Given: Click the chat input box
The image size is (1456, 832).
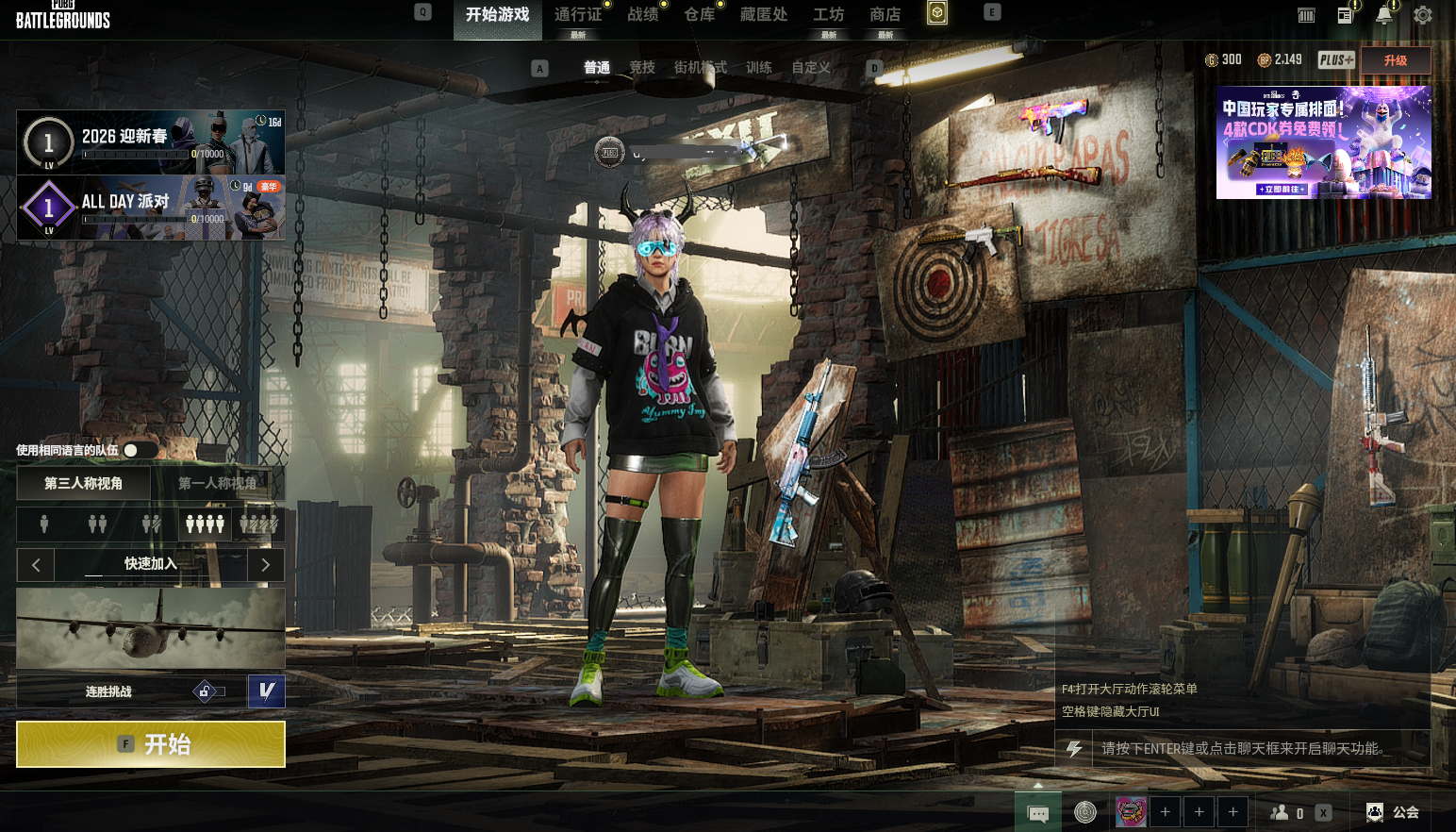Looking at the screenshot, I should (1245, 749).
